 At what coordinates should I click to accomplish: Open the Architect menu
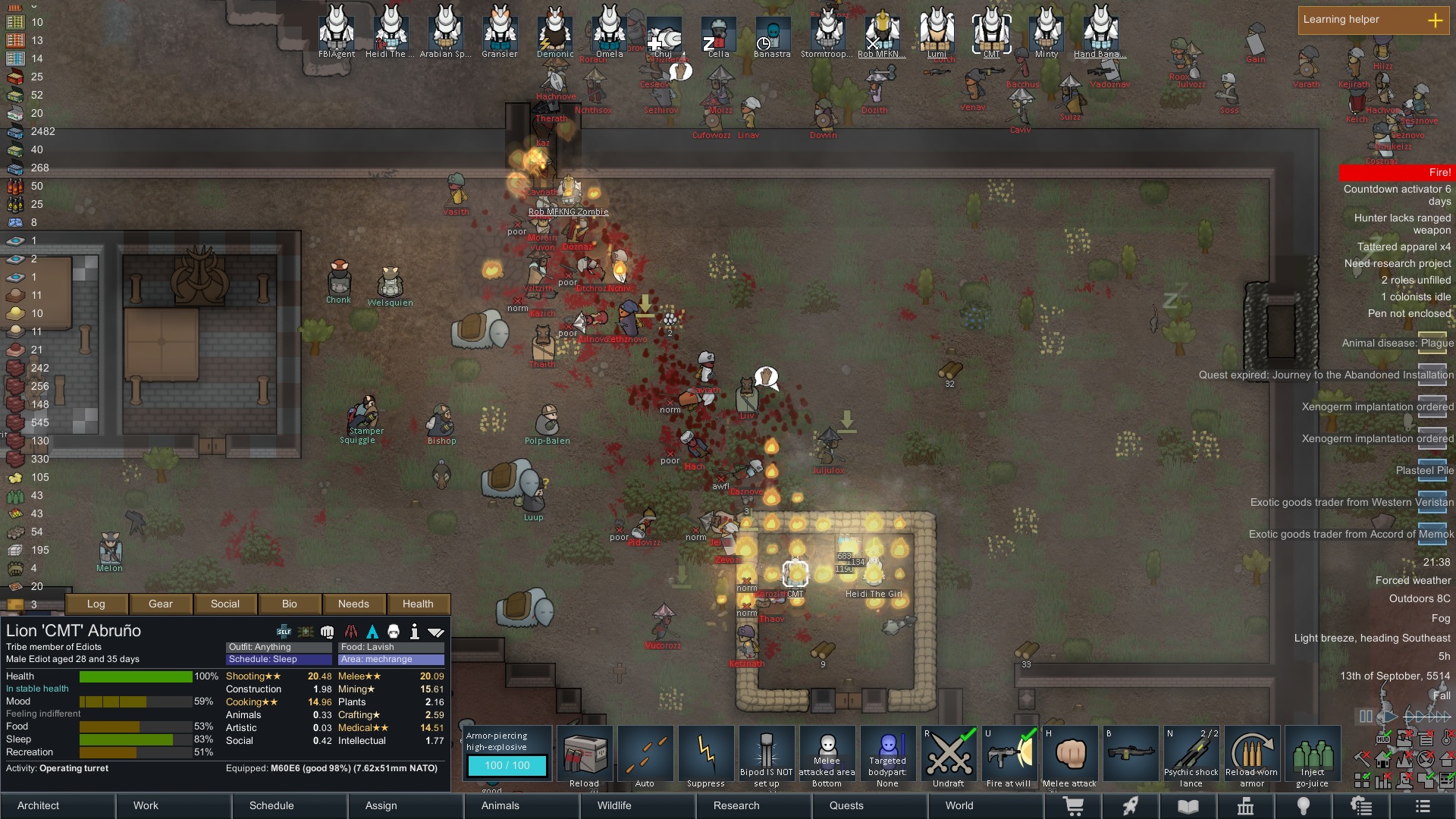pyautogui.click(x=39, y=805)
